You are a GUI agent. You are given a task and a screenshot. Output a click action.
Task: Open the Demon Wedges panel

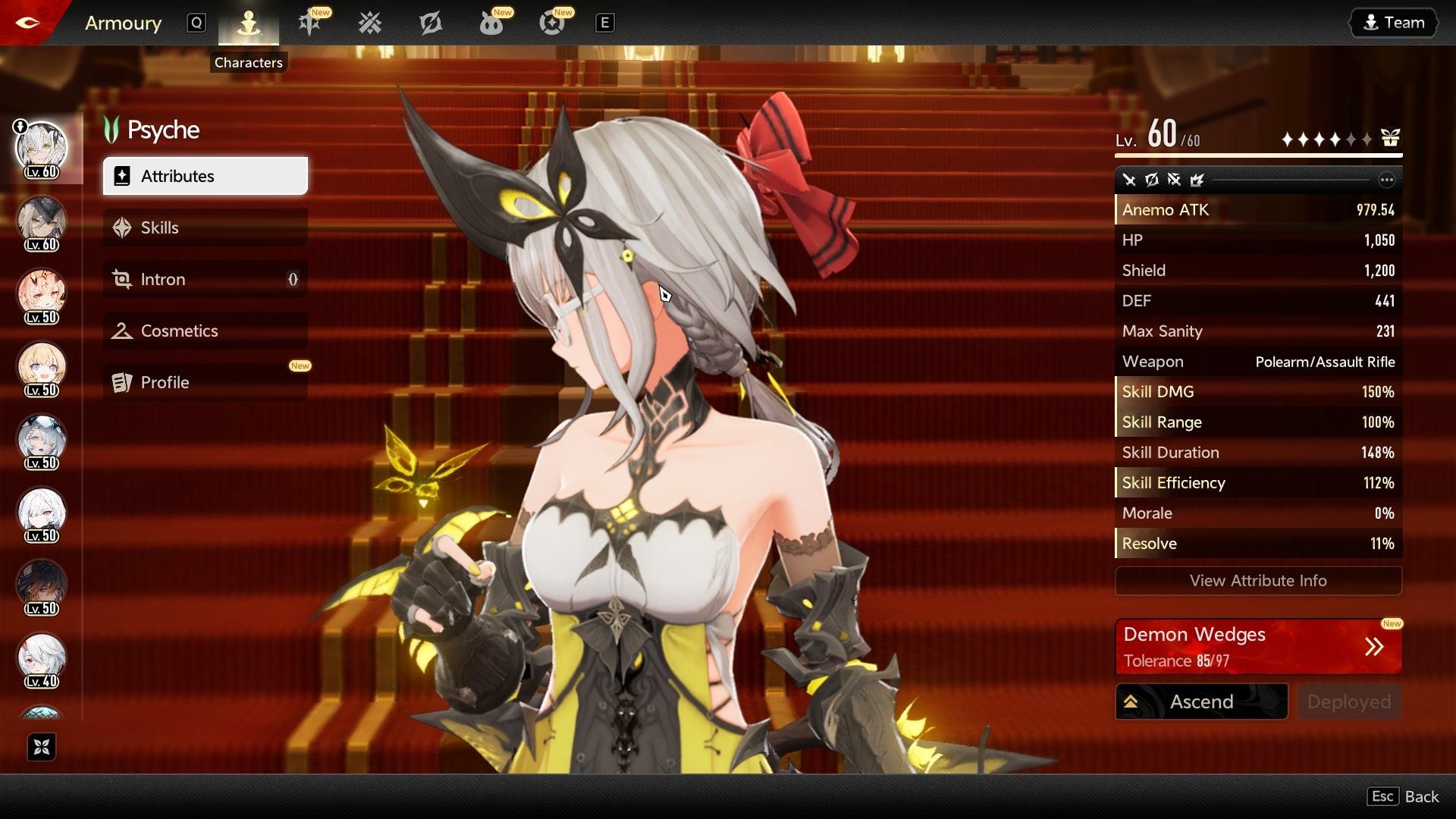point(1258,647)
